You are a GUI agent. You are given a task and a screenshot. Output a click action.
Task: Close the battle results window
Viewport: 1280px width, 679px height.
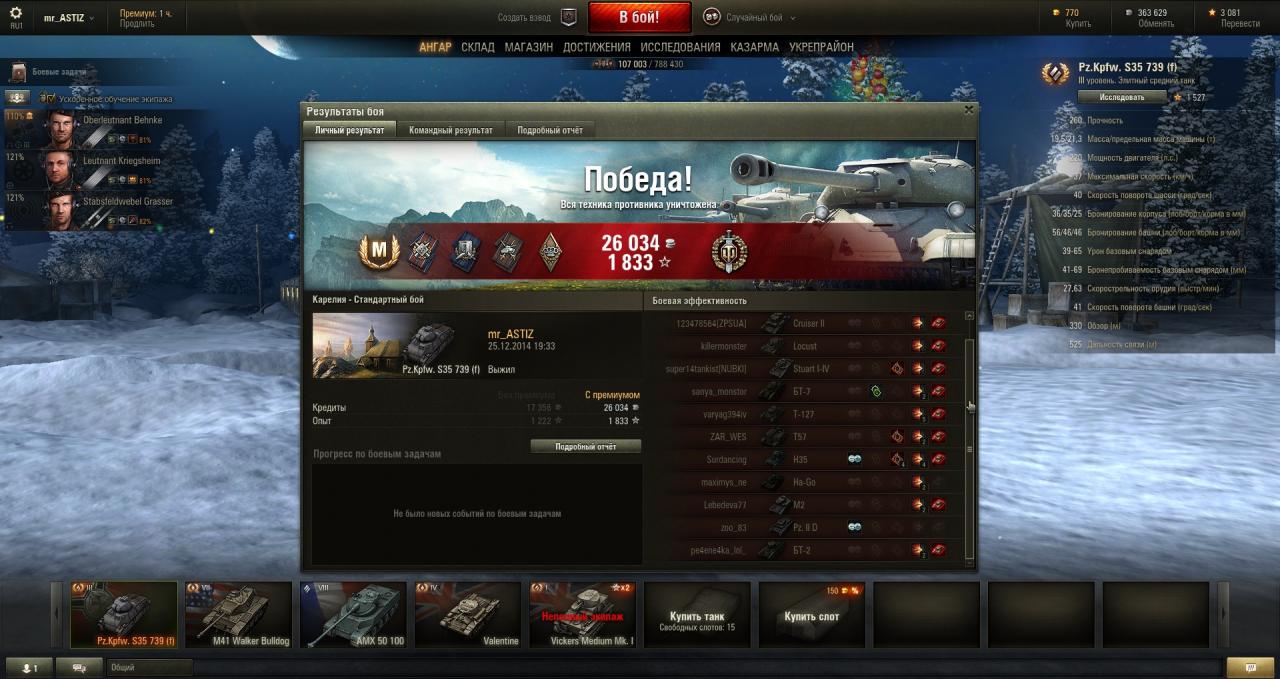968,110
